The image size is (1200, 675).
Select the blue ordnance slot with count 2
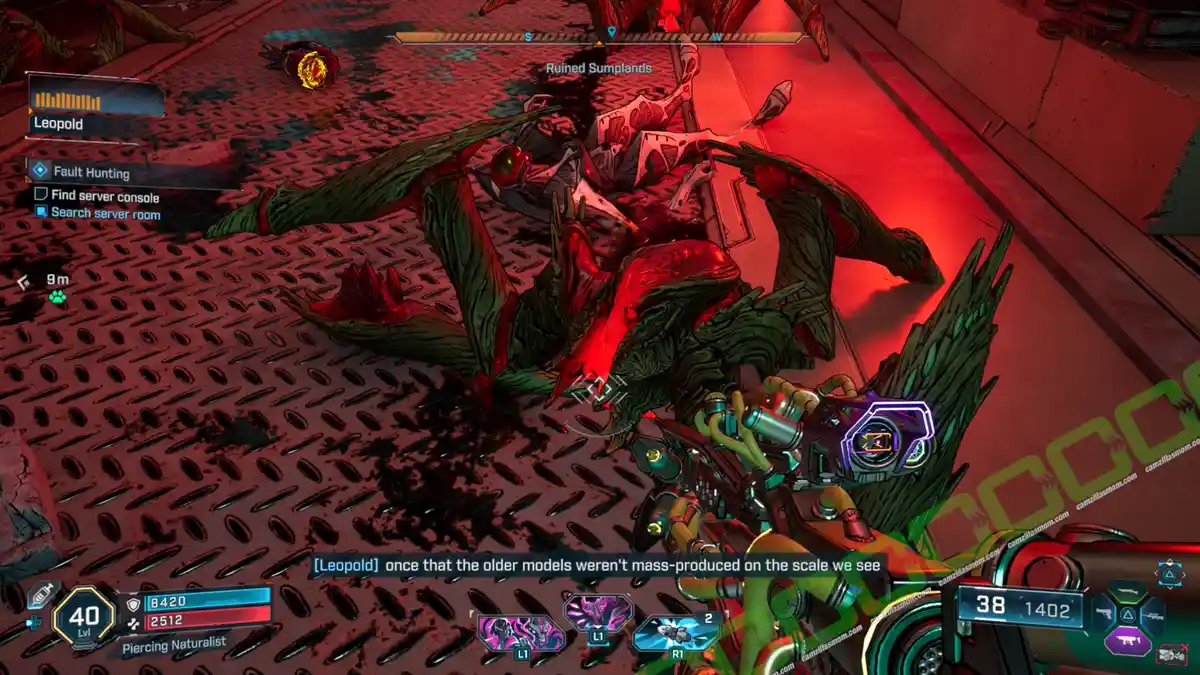coord(678,633)
